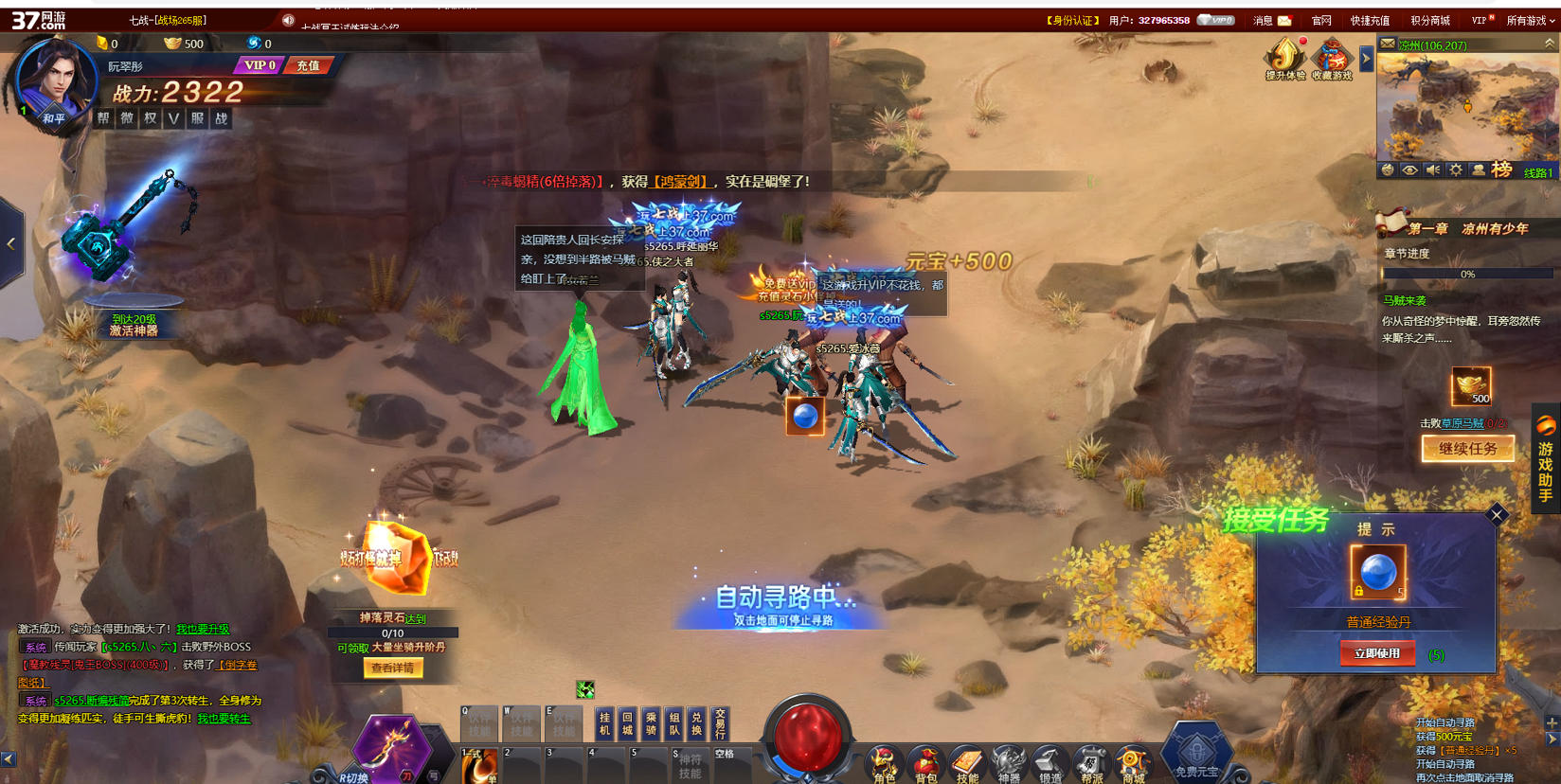Open the 技能 skills book
Screen dimensions: 1561x784
tap(967, 765)
